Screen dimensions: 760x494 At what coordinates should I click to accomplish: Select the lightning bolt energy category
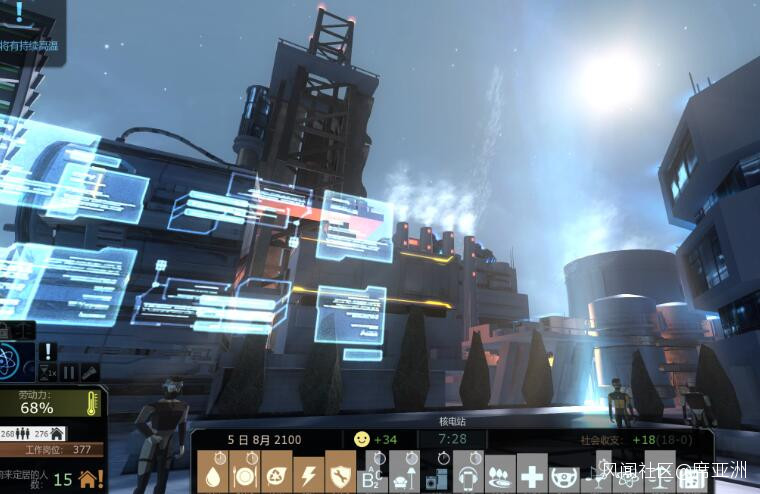click(x=308, y=472)
